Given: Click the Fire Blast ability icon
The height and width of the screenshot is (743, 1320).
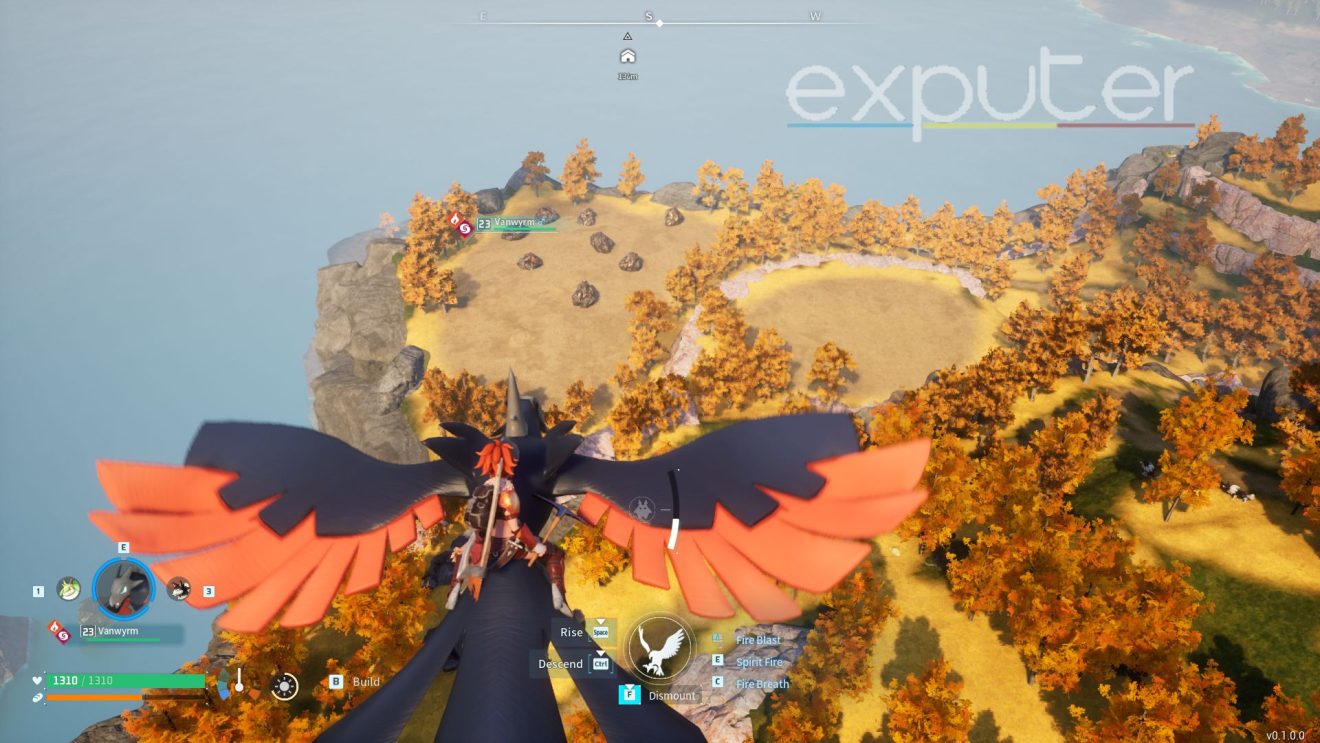Looking at the screenshot, I should [x=717, y=639].
